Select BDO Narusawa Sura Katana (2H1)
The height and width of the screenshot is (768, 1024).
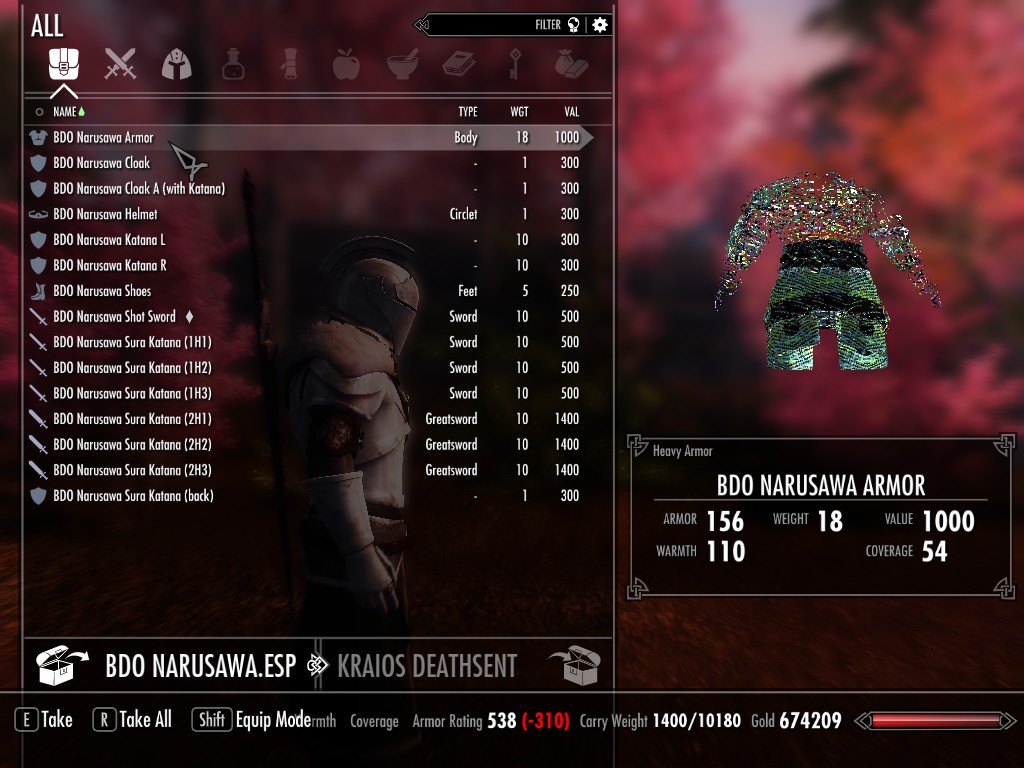pos(132,419)
